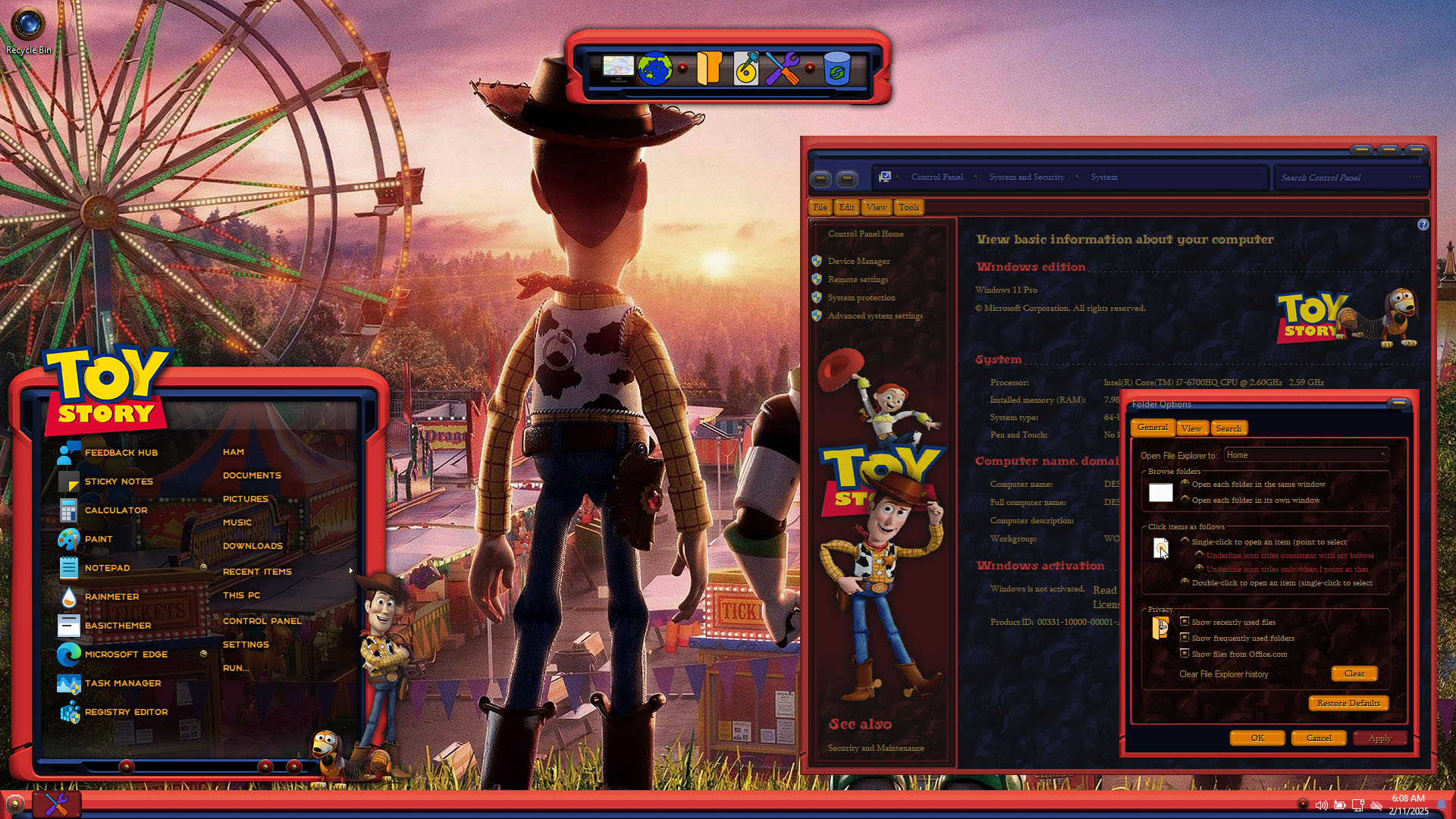Open the Recycle Bin desktop icon
Viewport: 1456px width, 819px height.
point(29,27)
